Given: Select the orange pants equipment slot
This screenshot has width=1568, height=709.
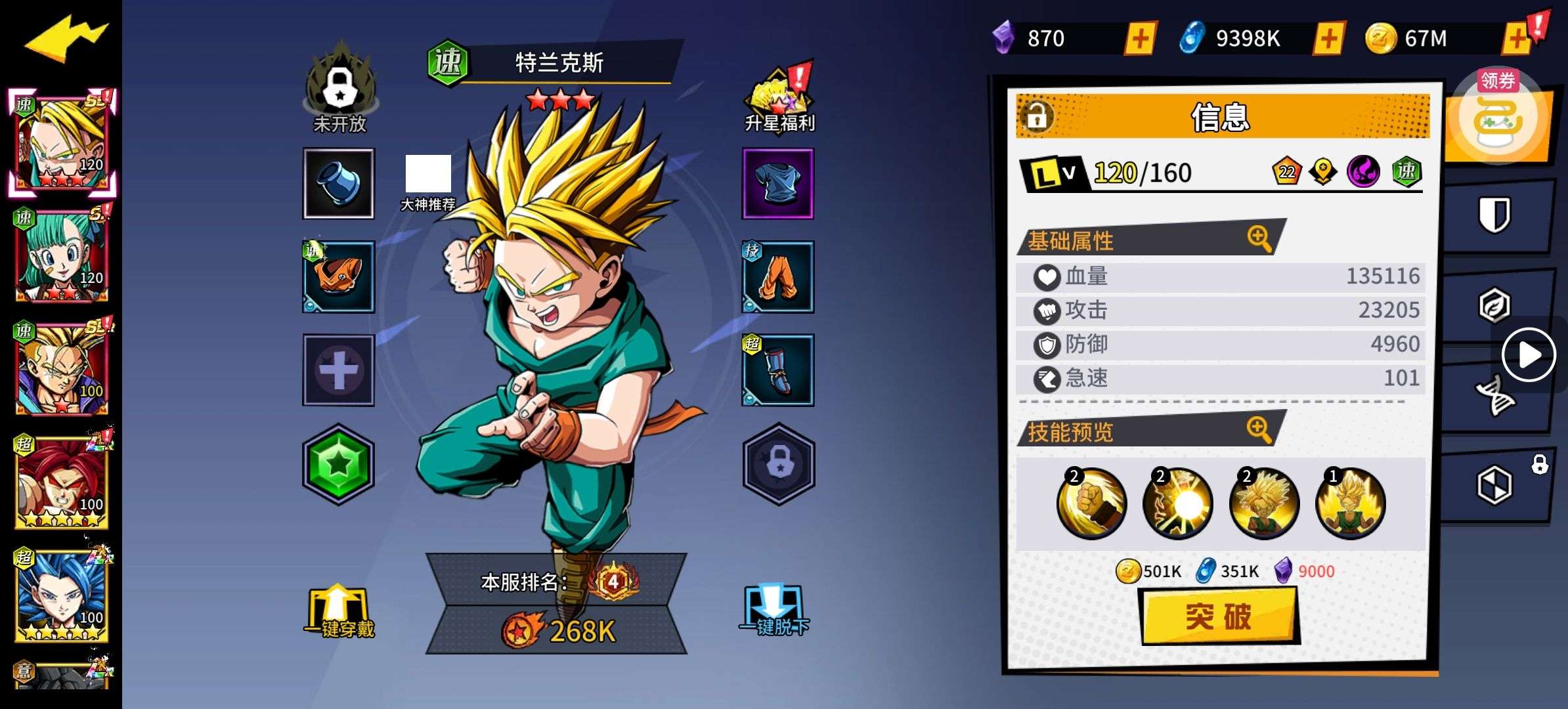Looking at the screenshot, I should coord(778,276).
